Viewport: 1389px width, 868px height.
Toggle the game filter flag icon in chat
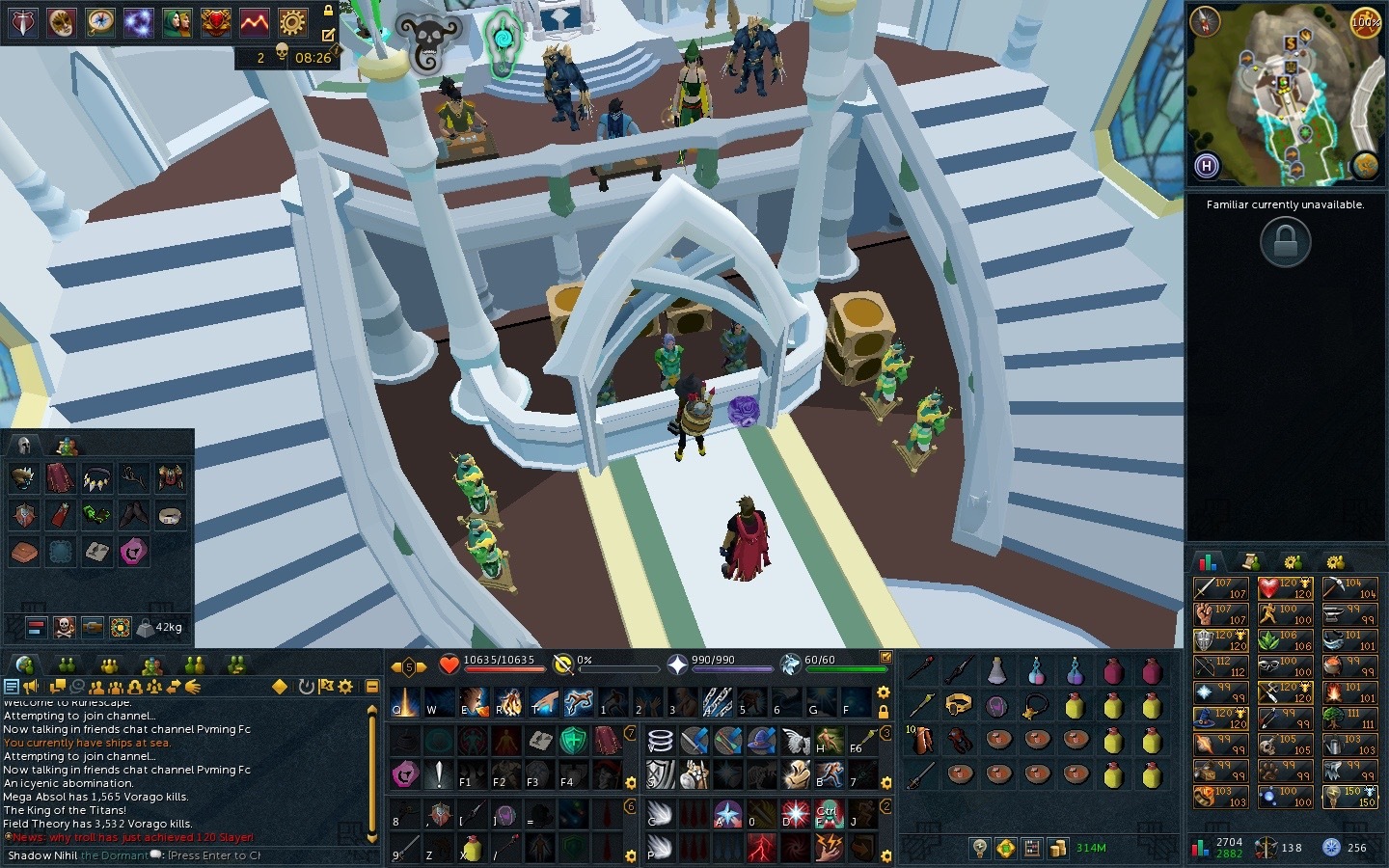[x=326, y=687]
